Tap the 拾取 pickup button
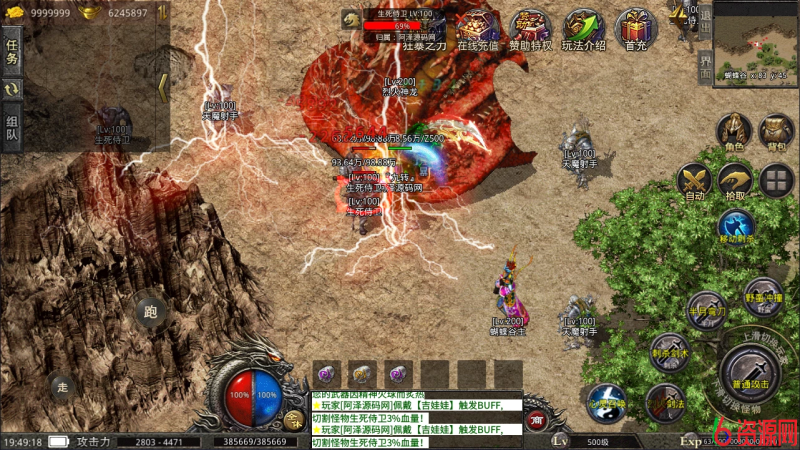800x450 pixels. point(736,182)
